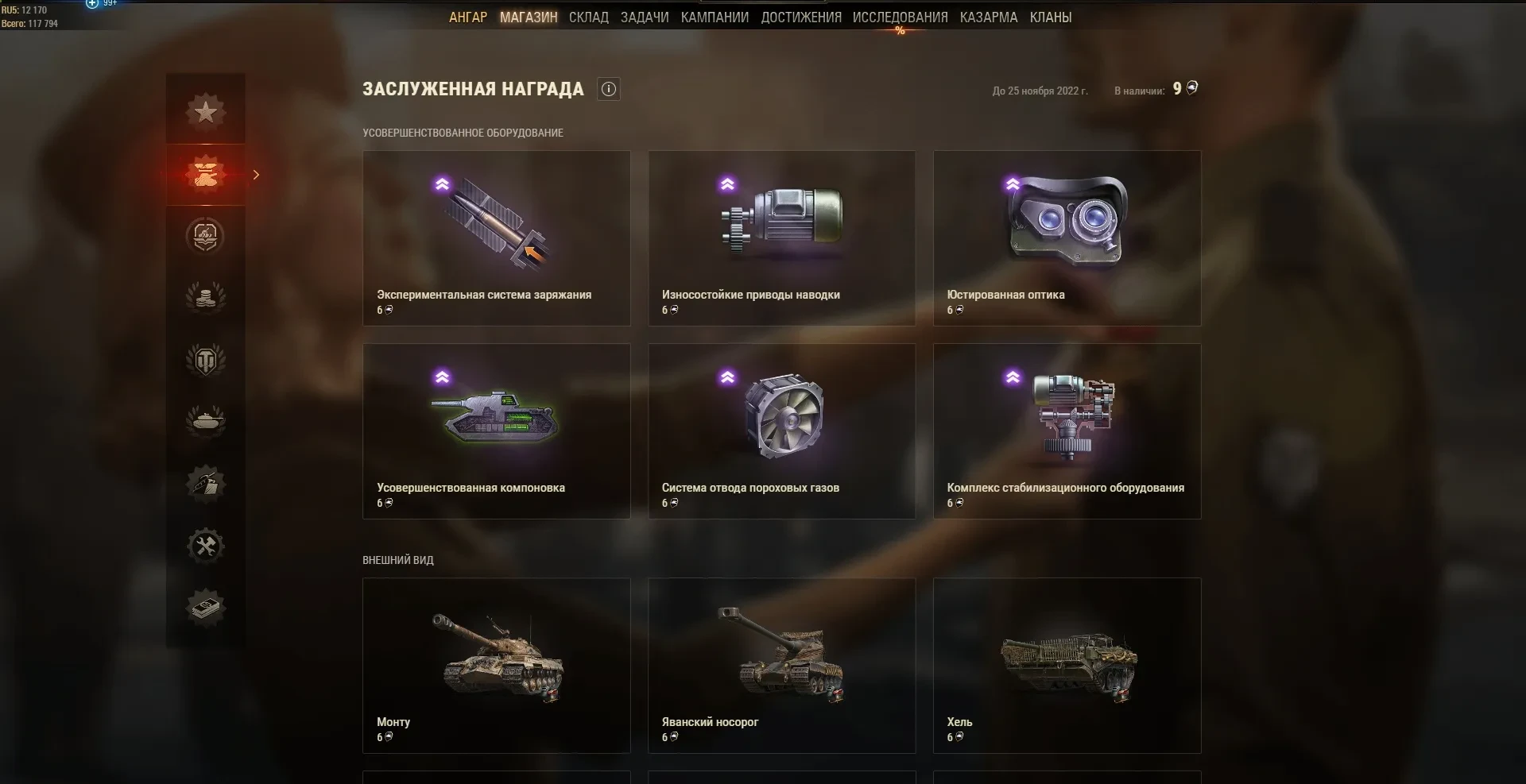Switch to the Задачи tab
The width and height of the screenshot is (1526, 784).
pos(645,17)
